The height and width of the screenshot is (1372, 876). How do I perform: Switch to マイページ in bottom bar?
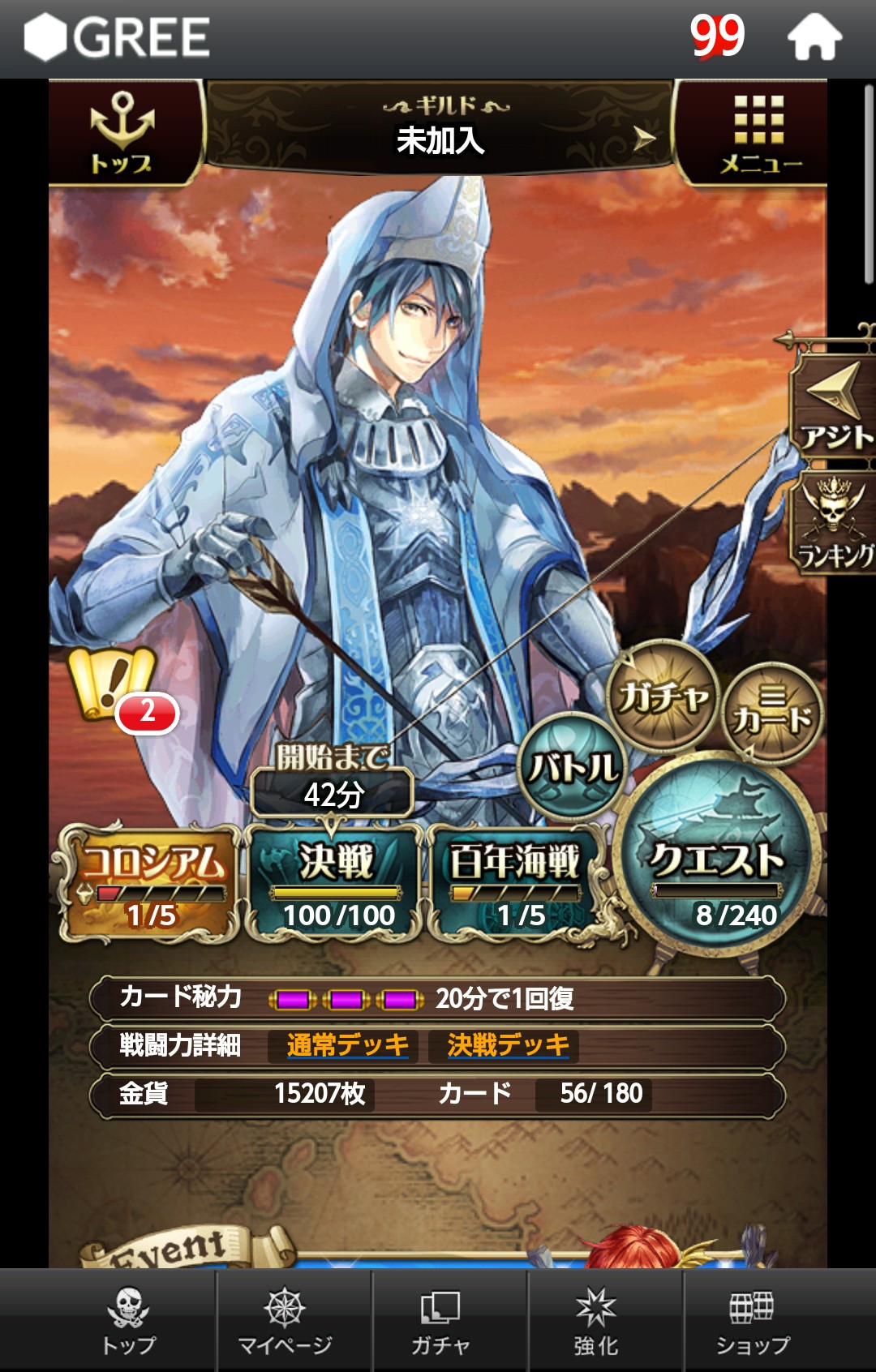click(x=285, y=1322)
